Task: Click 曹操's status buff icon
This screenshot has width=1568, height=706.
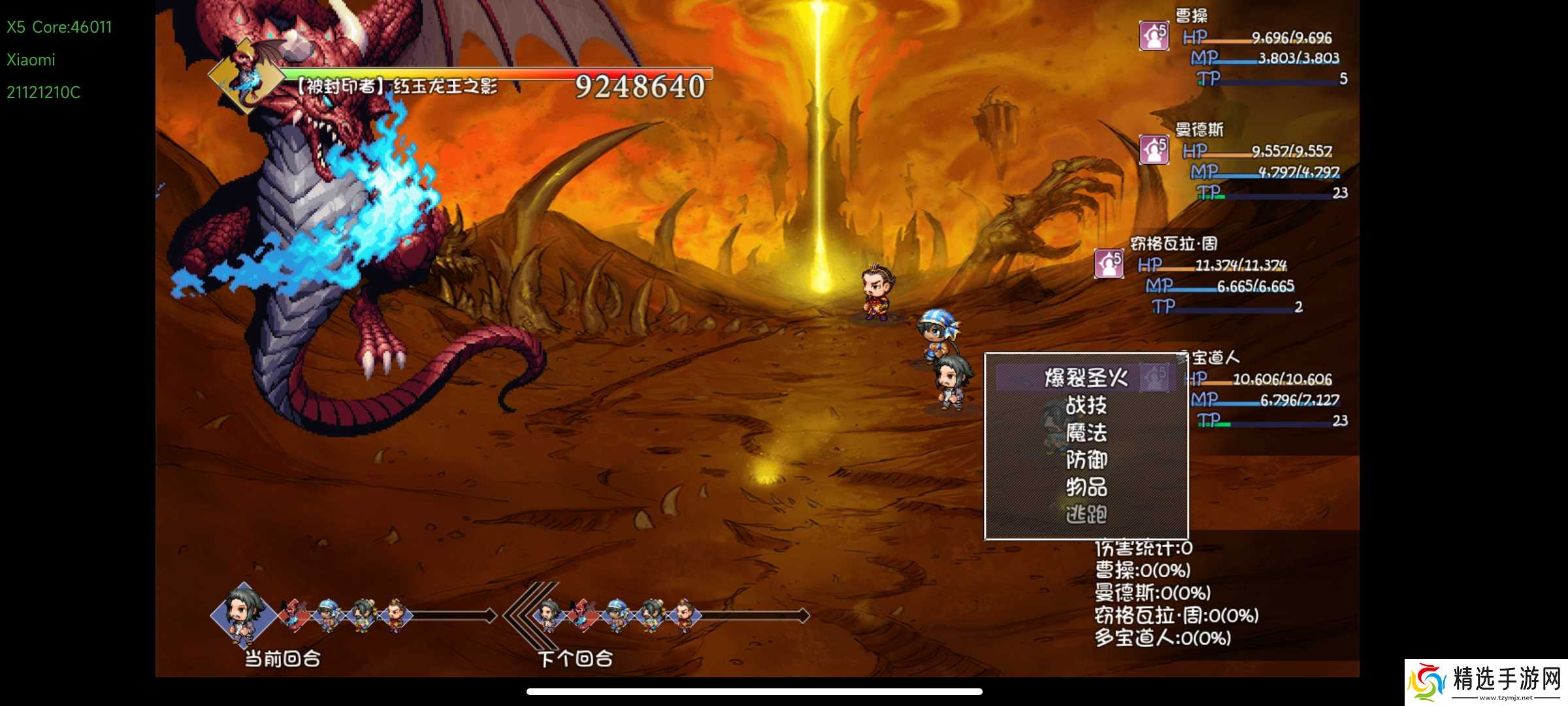Action: pos(1154,35)
